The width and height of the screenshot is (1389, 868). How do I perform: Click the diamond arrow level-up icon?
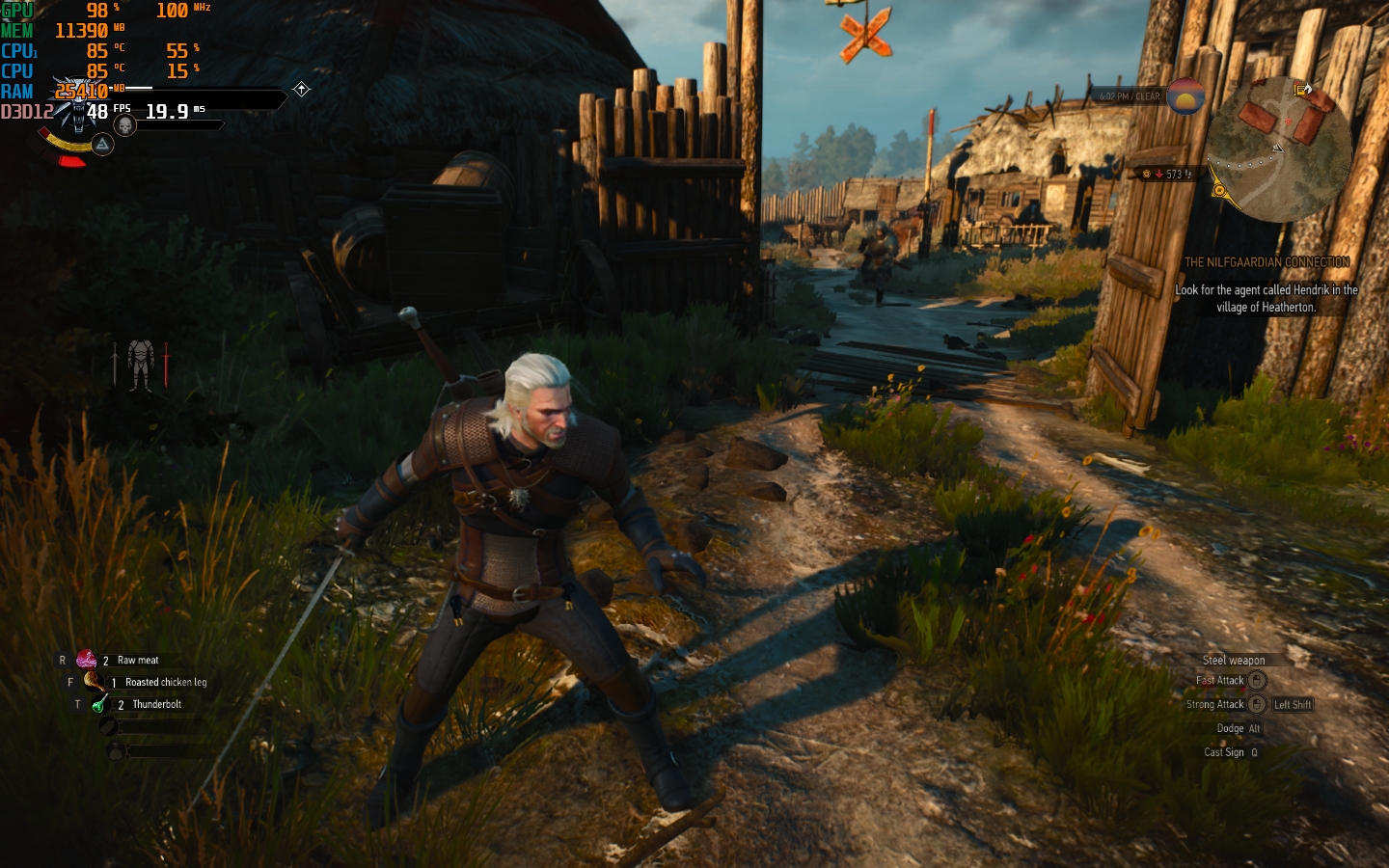[x=302, y=90]
